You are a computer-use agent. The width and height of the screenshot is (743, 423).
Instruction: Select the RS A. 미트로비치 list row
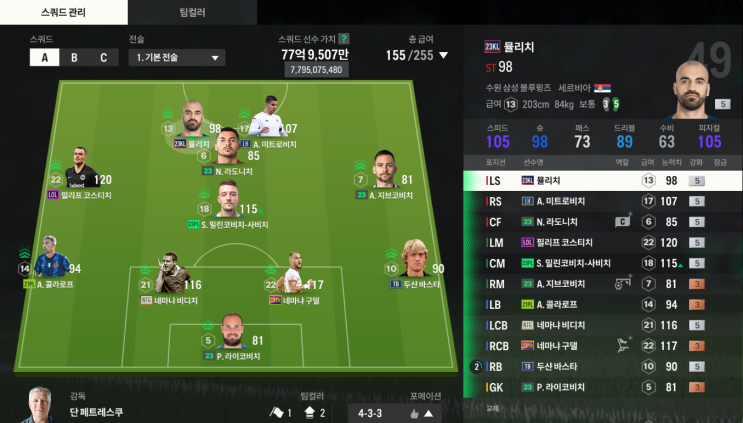(602, 201)
